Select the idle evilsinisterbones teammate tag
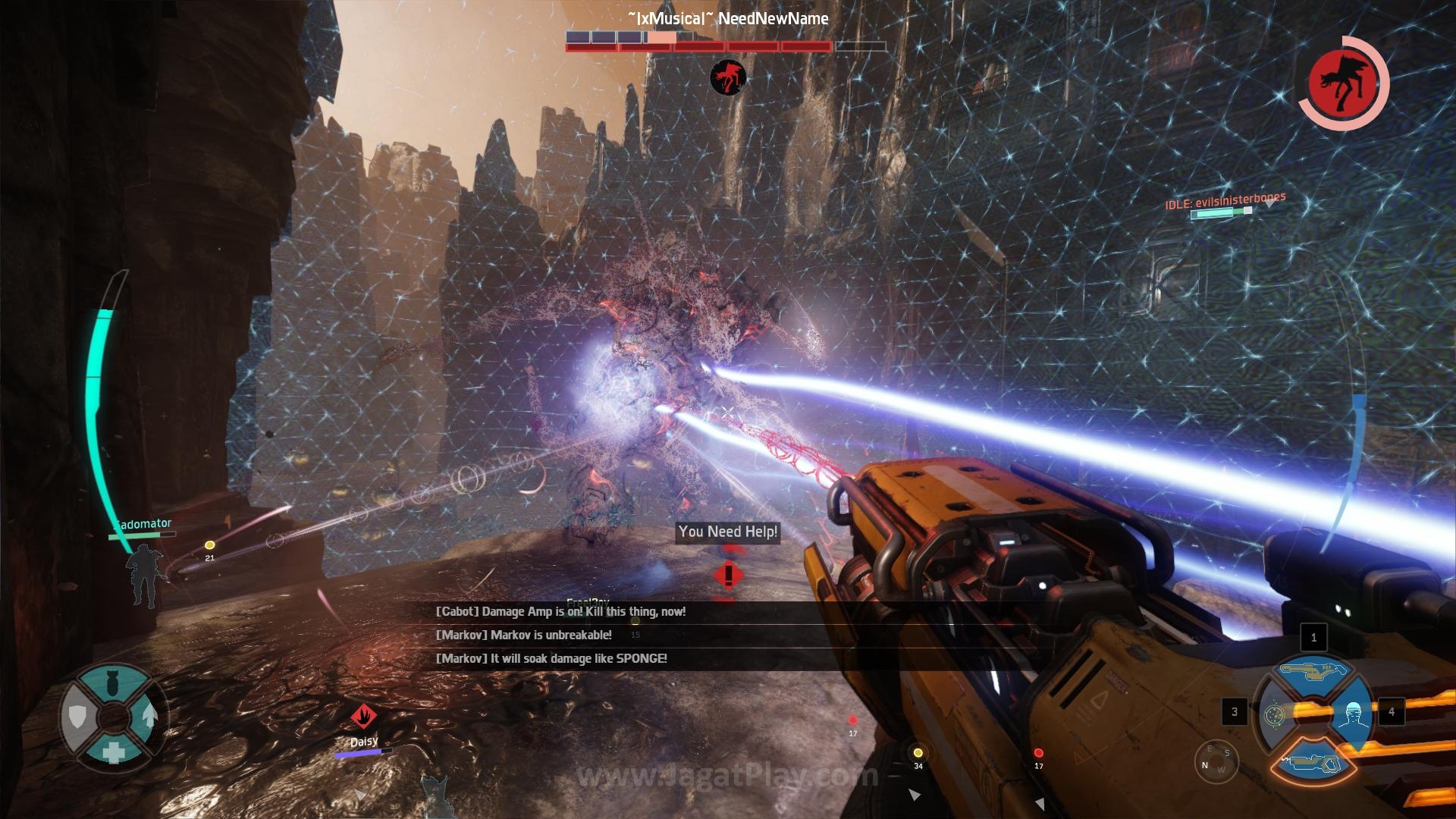Image resolution: width=1456 pixels, height=819 pixels. (1225, 202)
